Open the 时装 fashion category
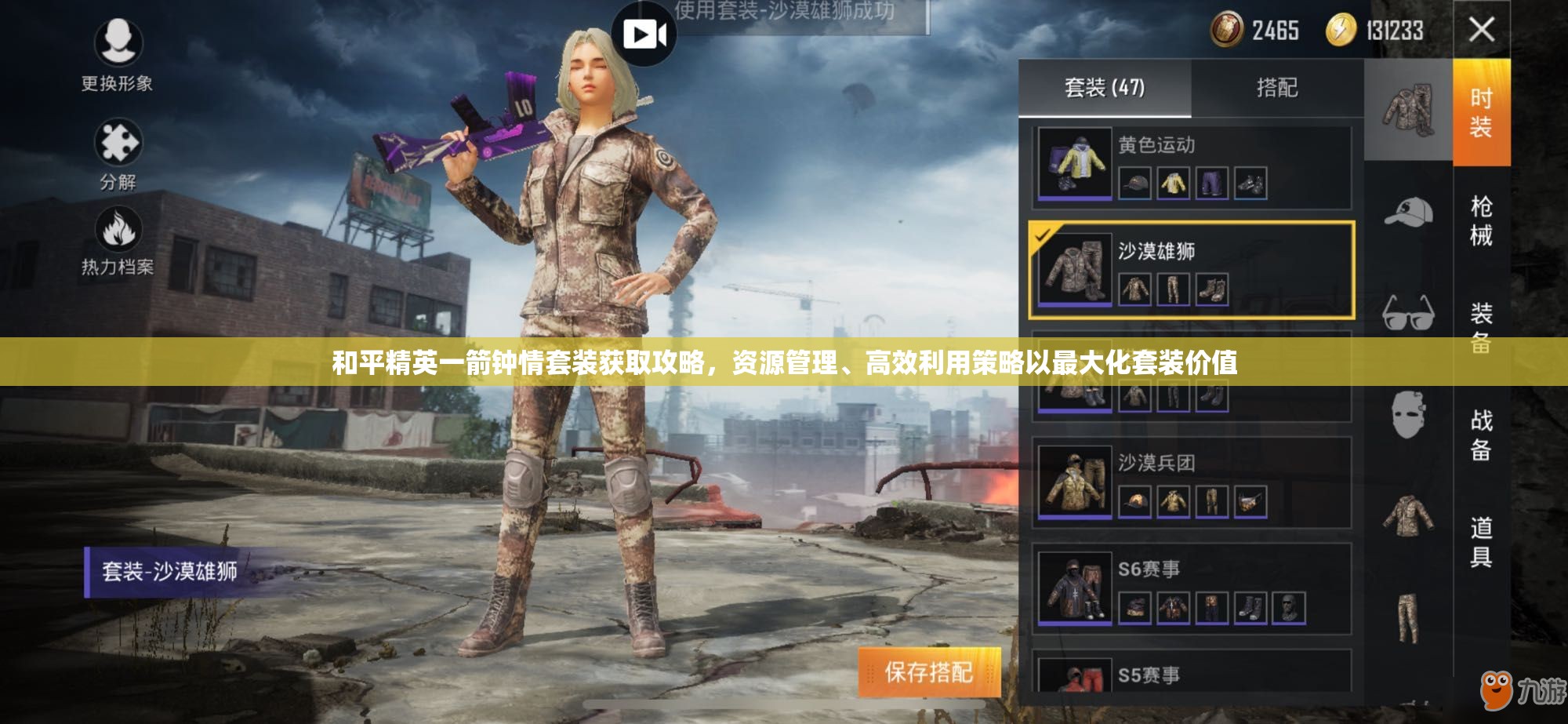This screenshot has height=724, width=1568. (1481, 112)
